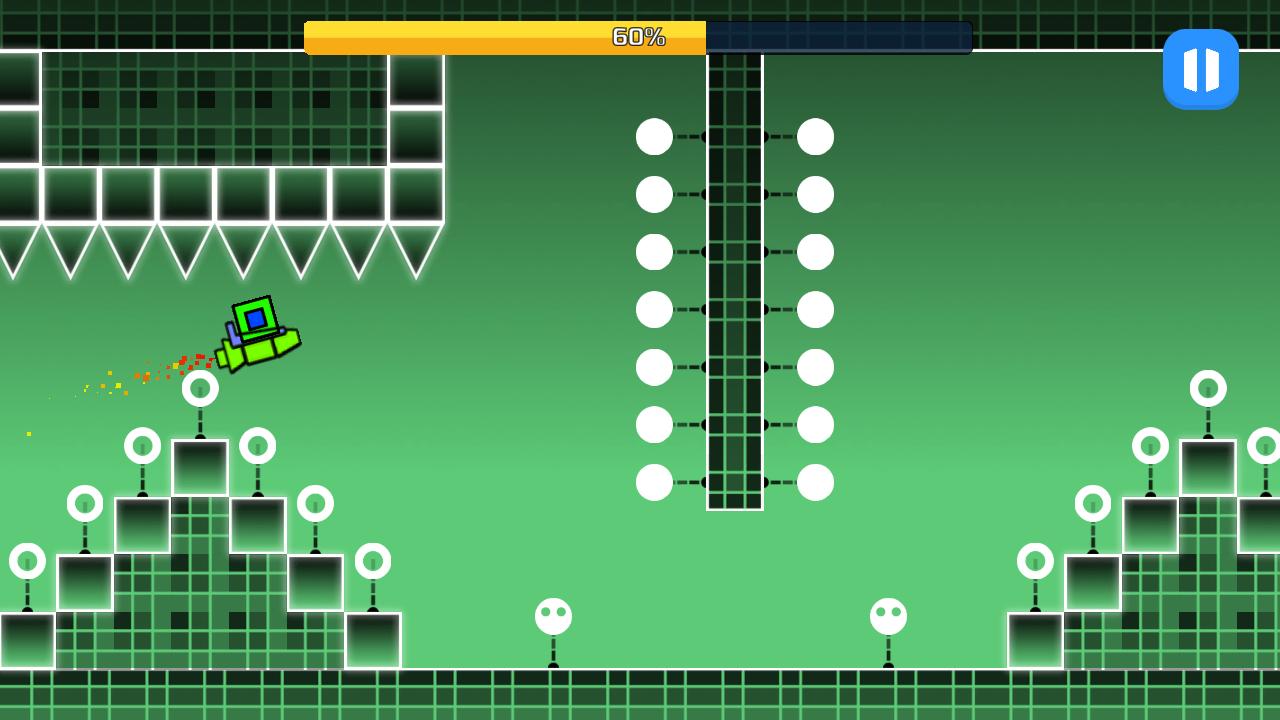Click the pause icon in the top right
The height and width of the screenshot is (720, 1280).
(1201, 68)
